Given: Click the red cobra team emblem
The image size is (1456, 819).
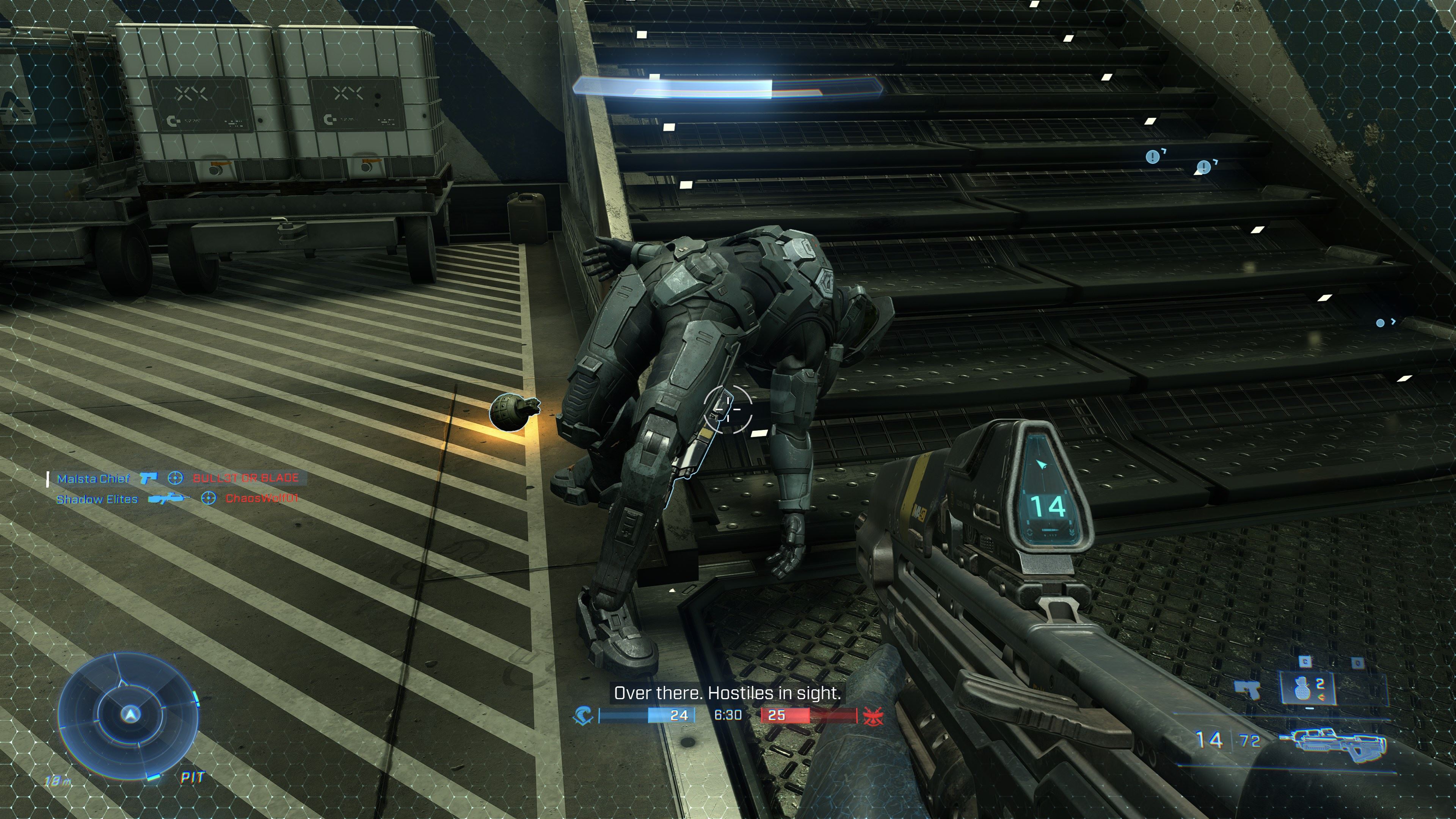Looking at the screenshot, I should (872, 715).
